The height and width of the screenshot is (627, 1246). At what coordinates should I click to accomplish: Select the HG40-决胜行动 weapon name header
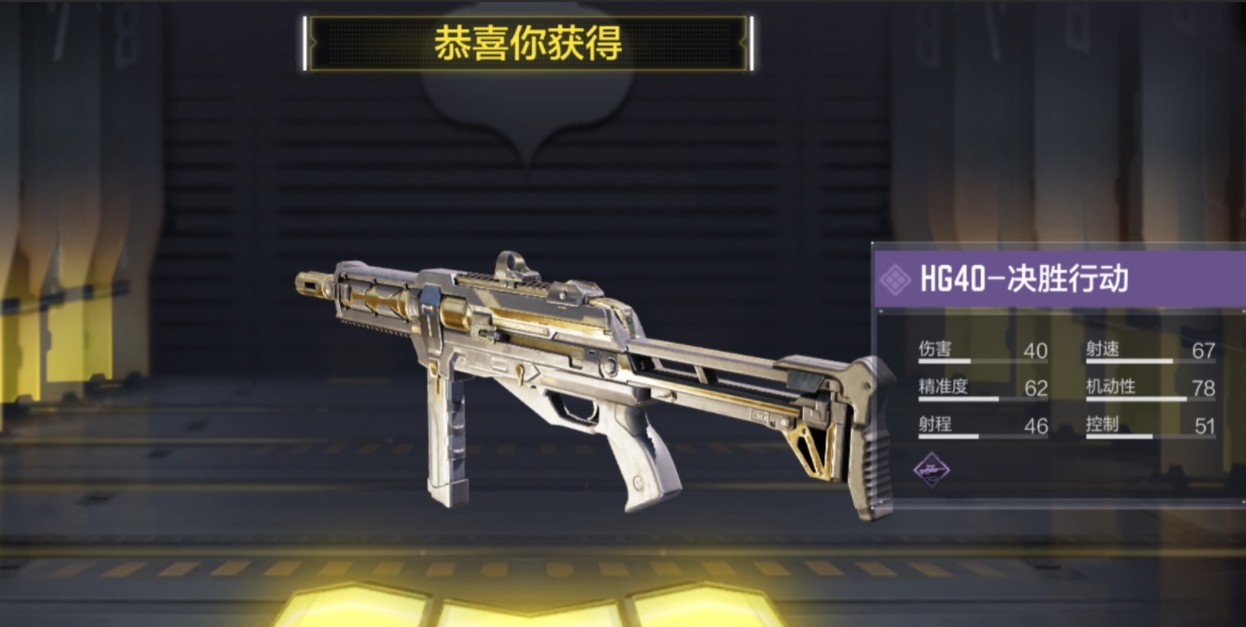[1023, 279]
